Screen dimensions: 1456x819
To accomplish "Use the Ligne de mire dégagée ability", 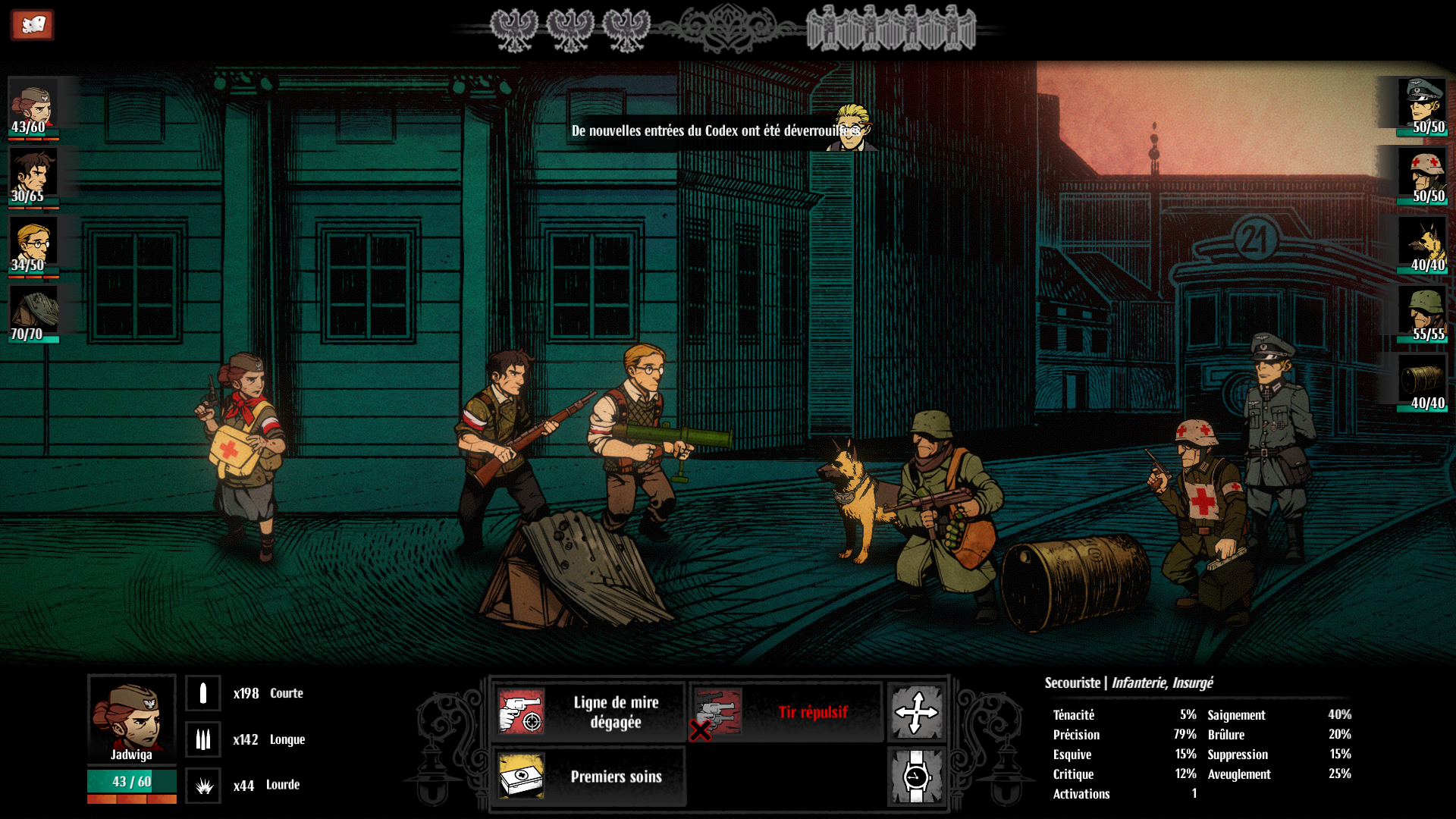I will 589,712.
